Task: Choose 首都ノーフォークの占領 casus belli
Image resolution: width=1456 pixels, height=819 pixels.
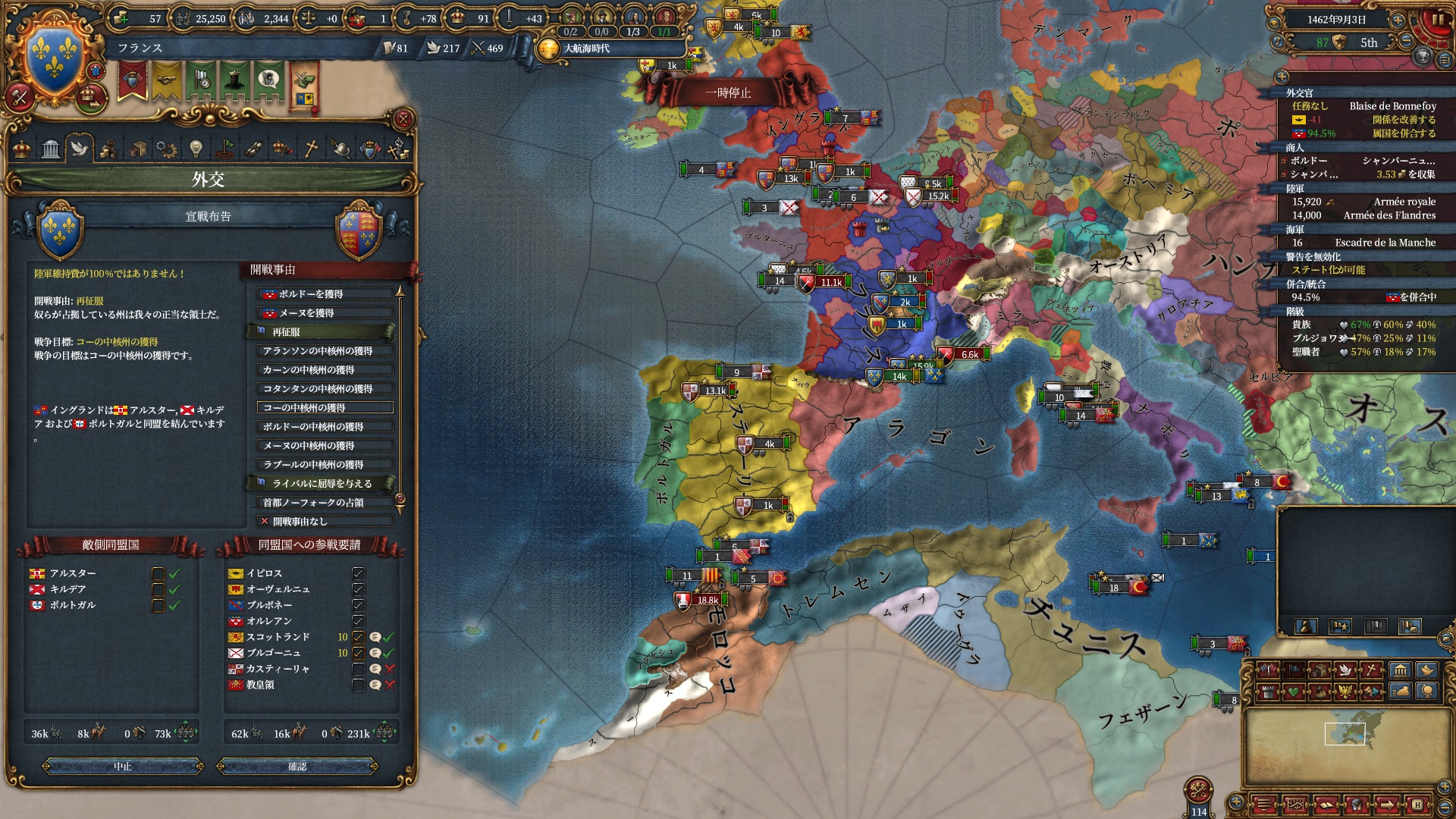Action: tap(325, 503)
